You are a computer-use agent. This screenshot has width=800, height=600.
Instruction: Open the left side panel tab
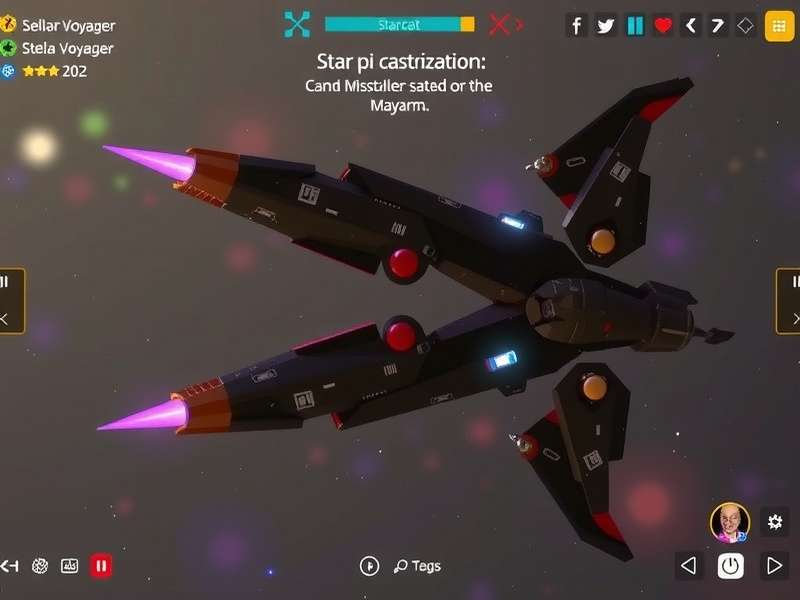pos(10,300)
